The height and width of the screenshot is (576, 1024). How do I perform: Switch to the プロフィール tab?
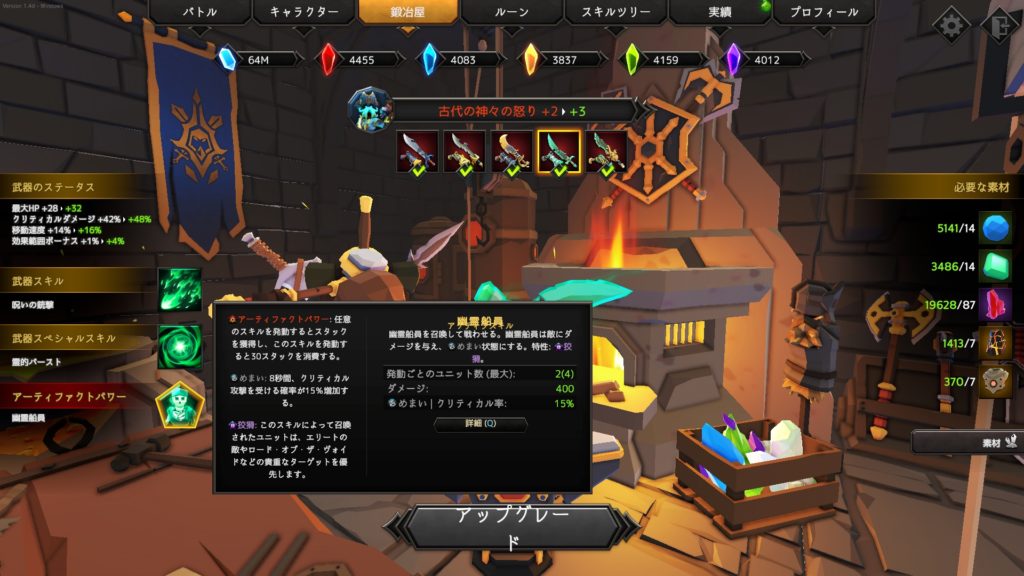(x=824, y=13)
